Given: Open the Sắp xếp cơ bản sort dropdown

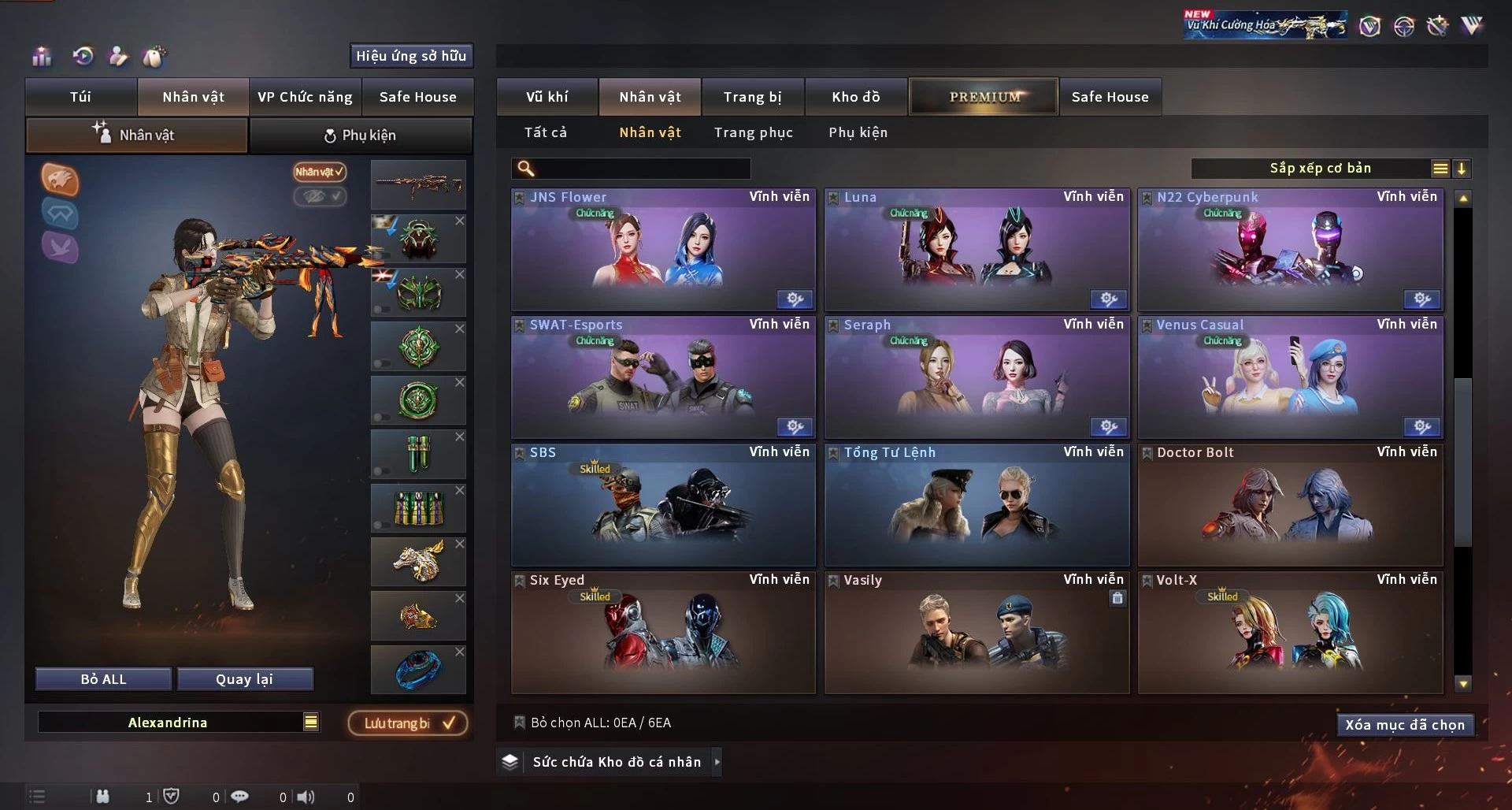Looking at the screenshot, I should 1320,169.
